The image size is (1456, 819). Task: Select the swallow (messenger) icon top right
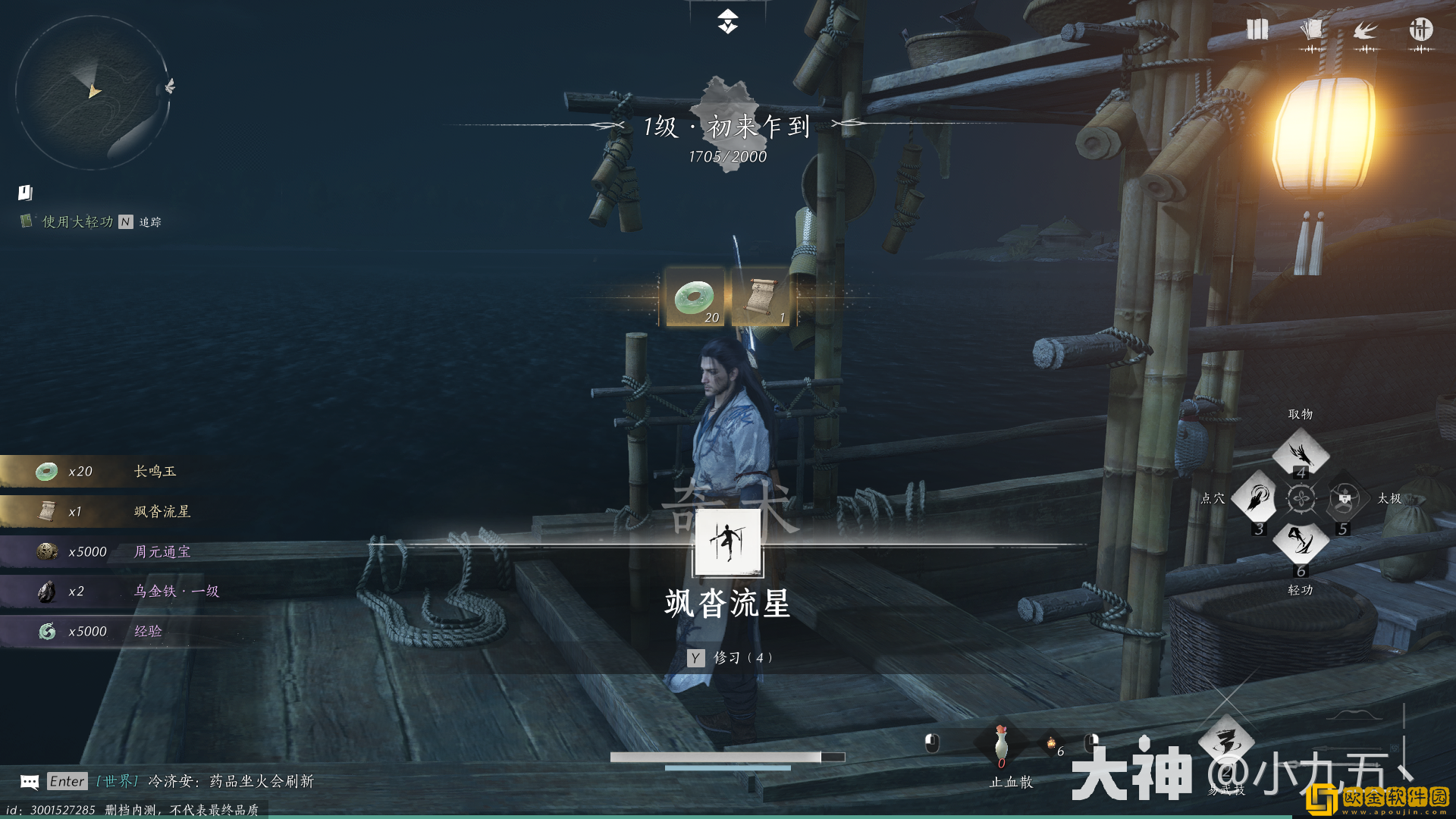[1367, 30]
